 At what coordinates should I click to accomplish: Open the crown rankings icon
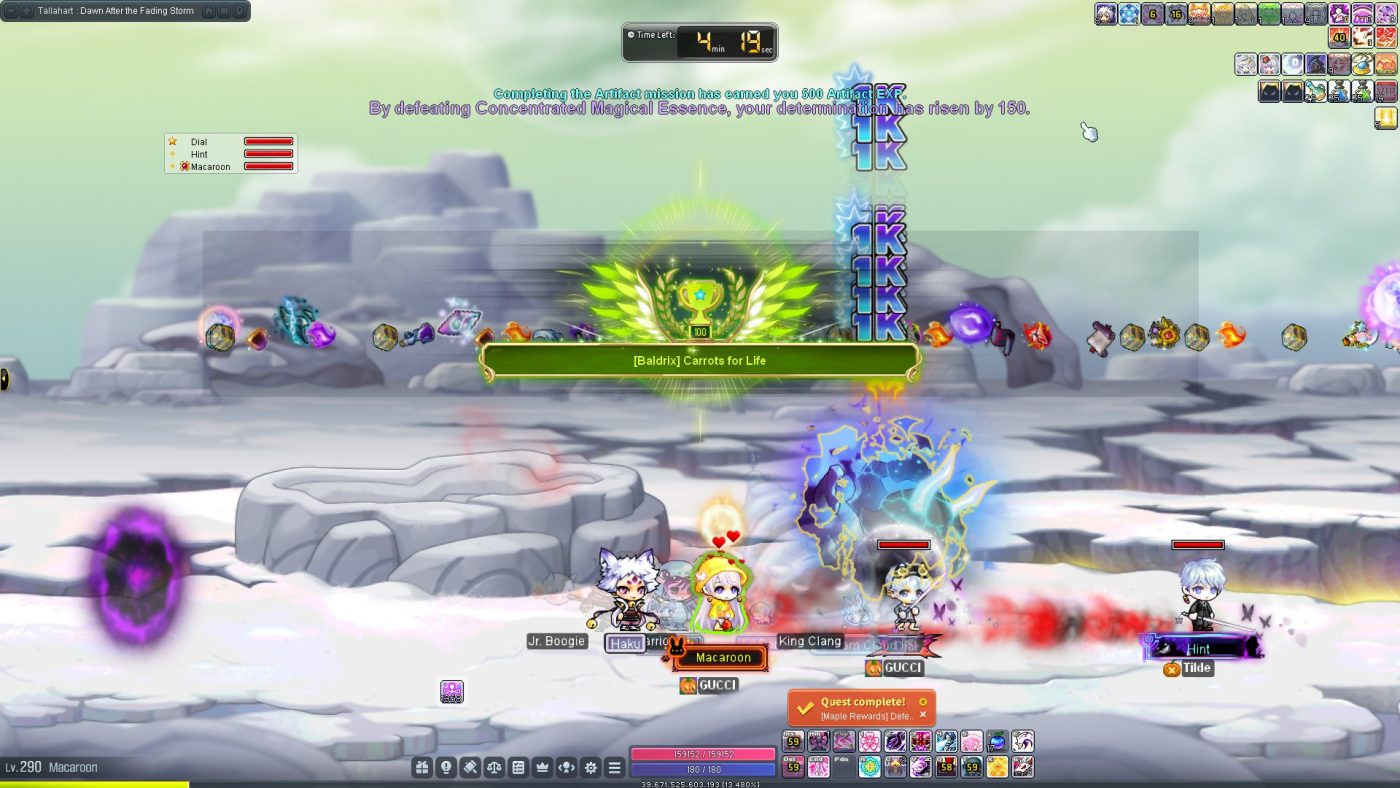tap(542, 768)
